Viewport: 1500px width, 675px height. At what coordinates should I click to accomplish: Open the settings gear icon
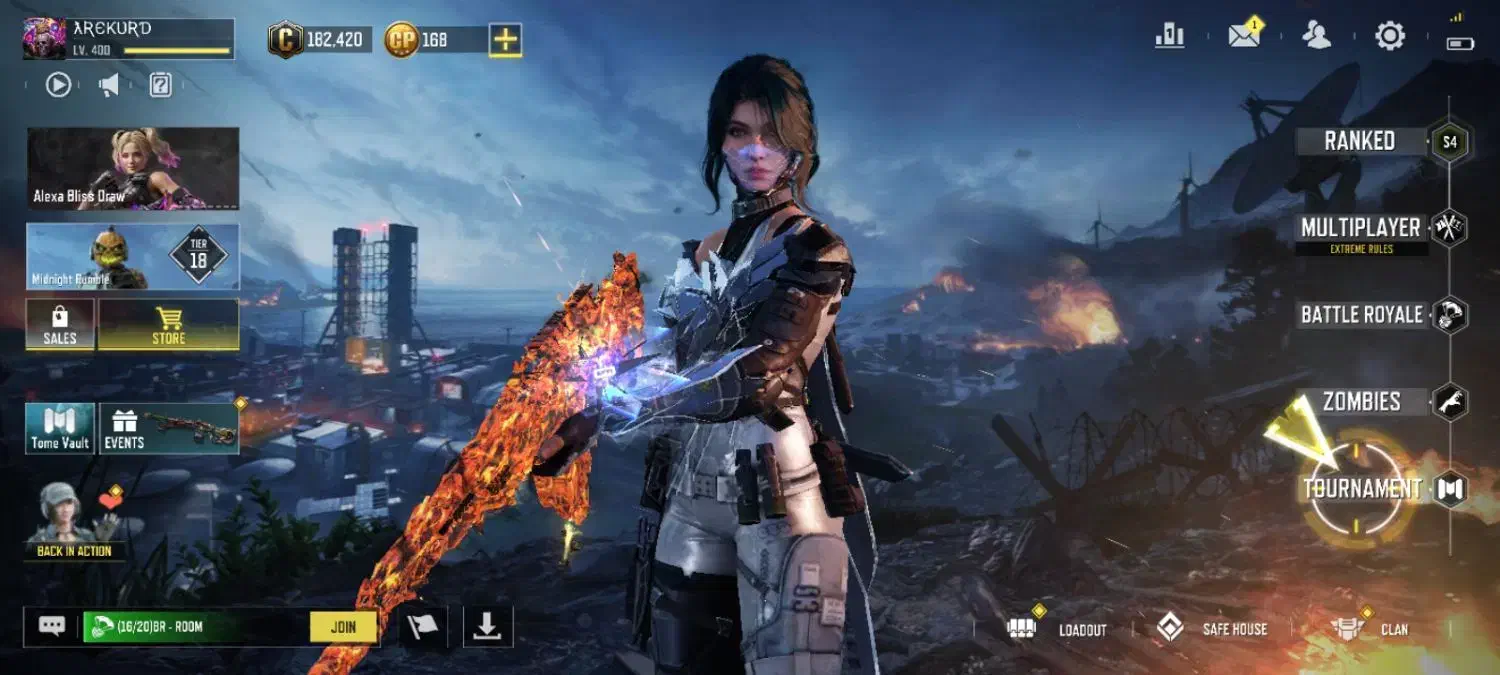point(1390,37)
